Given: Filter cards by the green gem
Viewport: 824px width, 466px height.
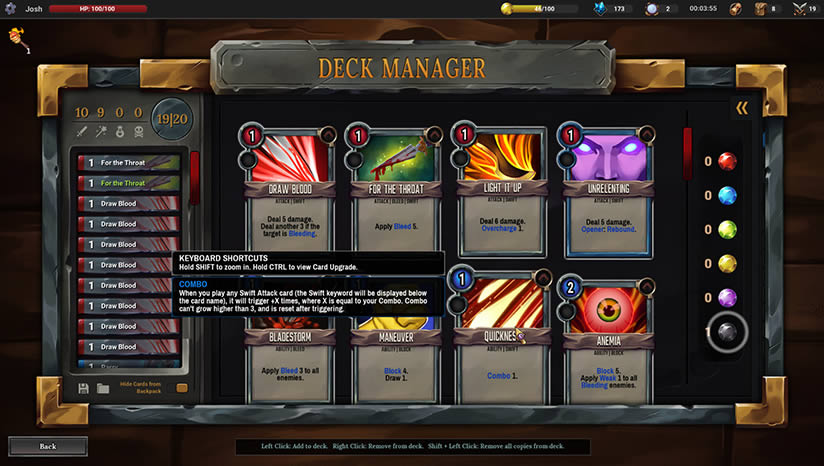Looking at the screenshot, I should [x=727, y=229].
